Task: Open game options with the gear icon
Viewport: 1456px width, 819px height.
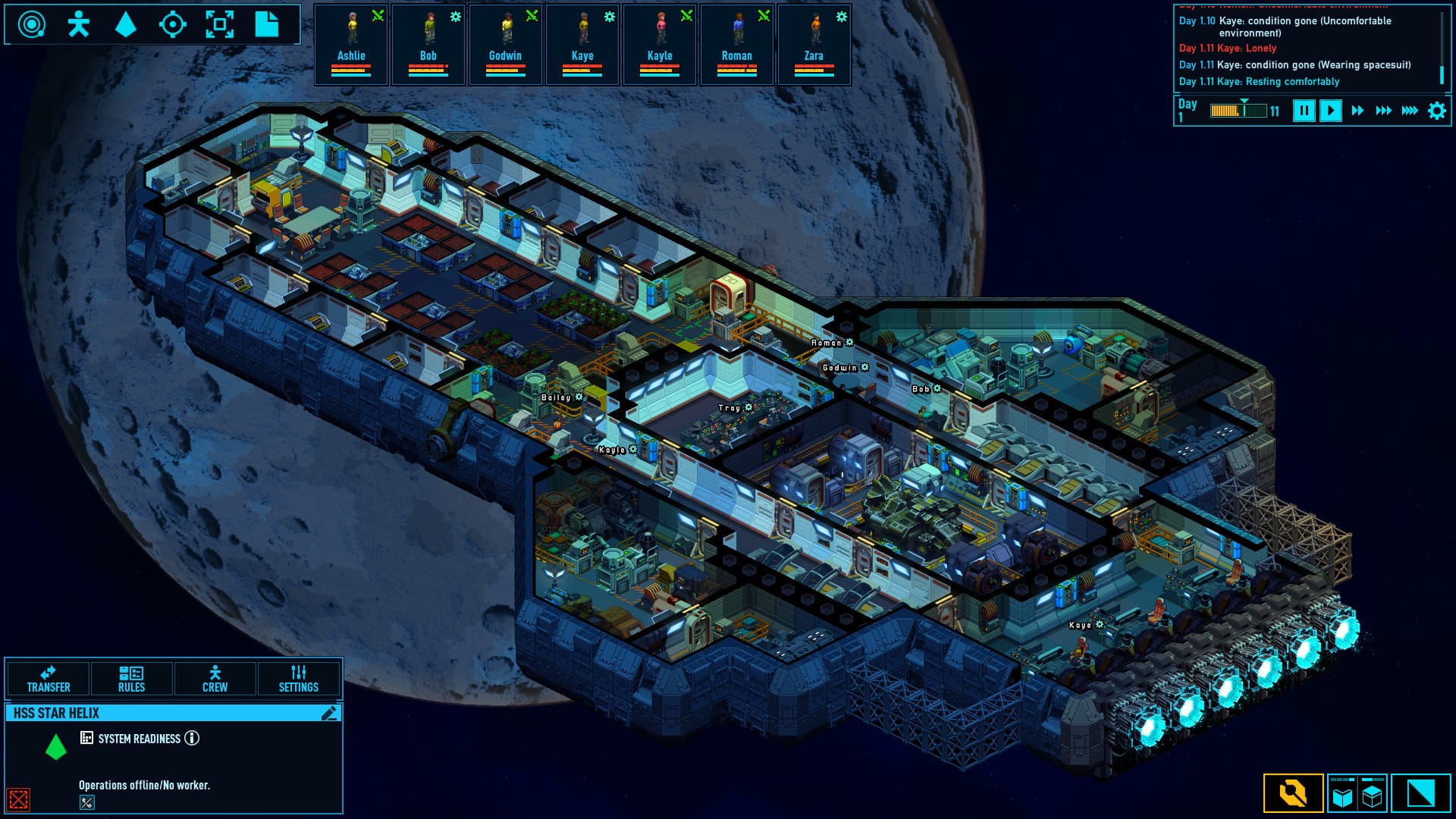Action: (x=1435, y=109)
